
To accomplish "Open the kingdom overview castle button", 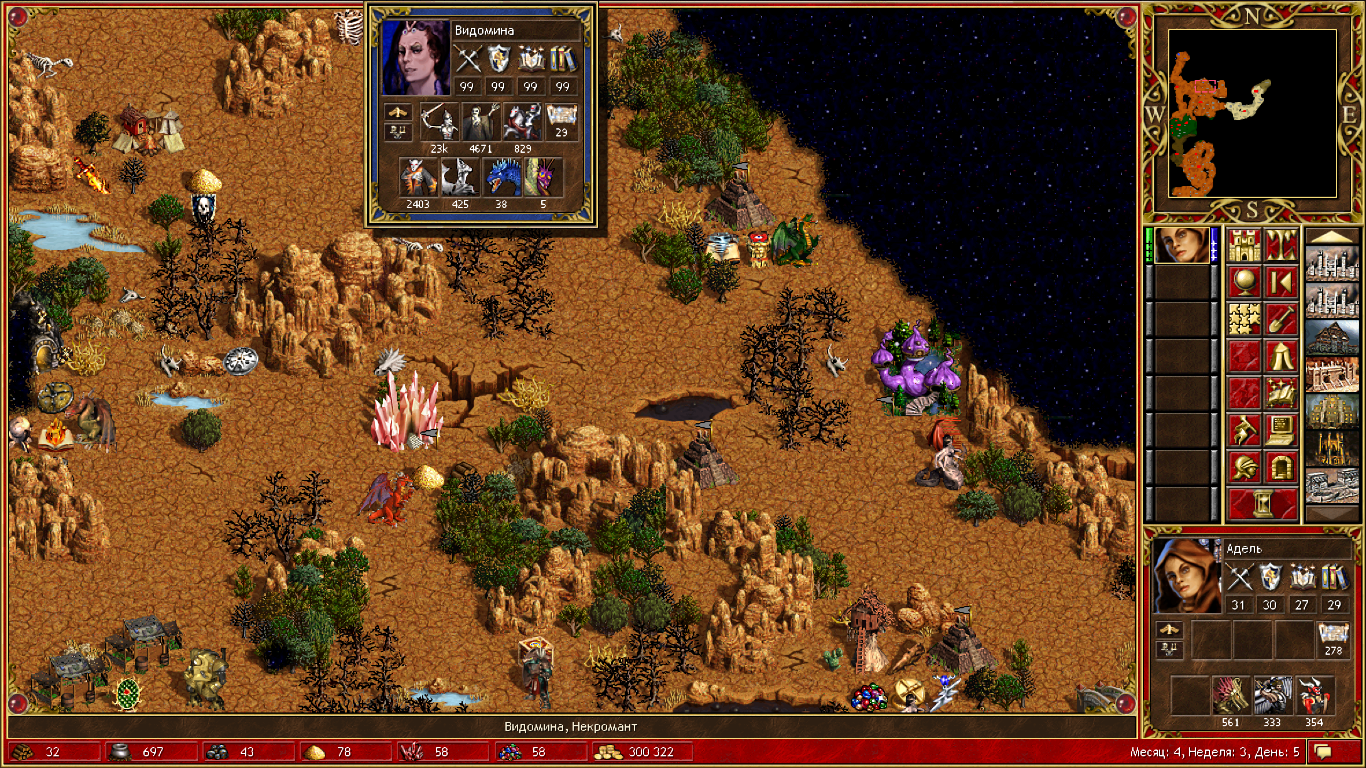I will tap(1244, 246).
